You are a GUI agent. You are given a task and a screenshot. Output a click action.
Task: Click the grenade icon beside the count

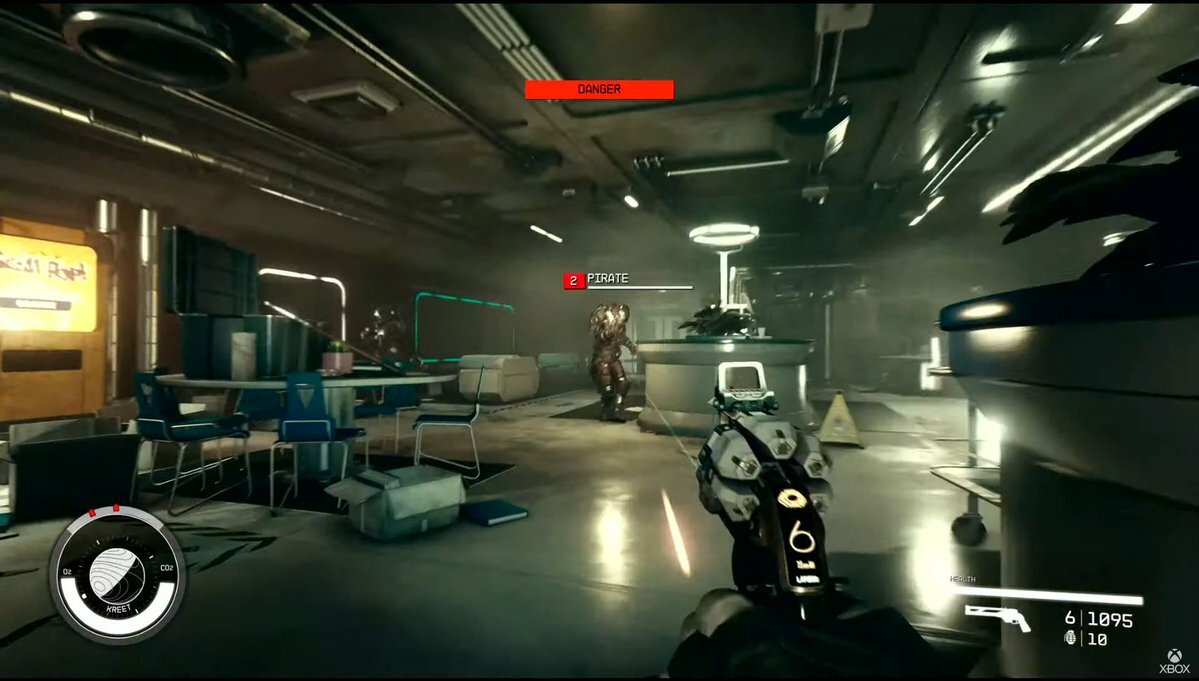click(x=1071, y=638)
